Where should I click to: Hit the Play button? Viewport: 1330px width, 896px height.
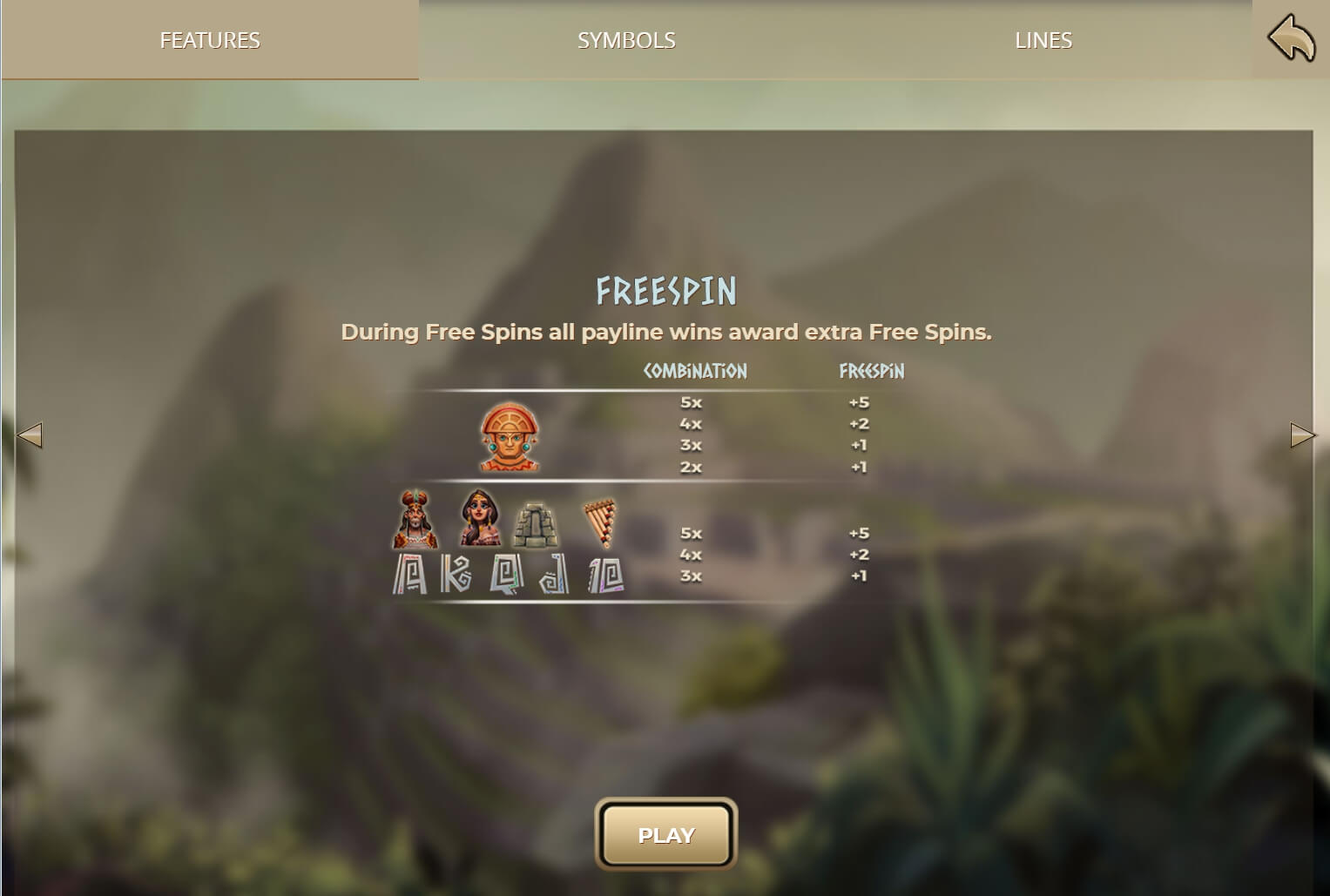coord(666,835)
